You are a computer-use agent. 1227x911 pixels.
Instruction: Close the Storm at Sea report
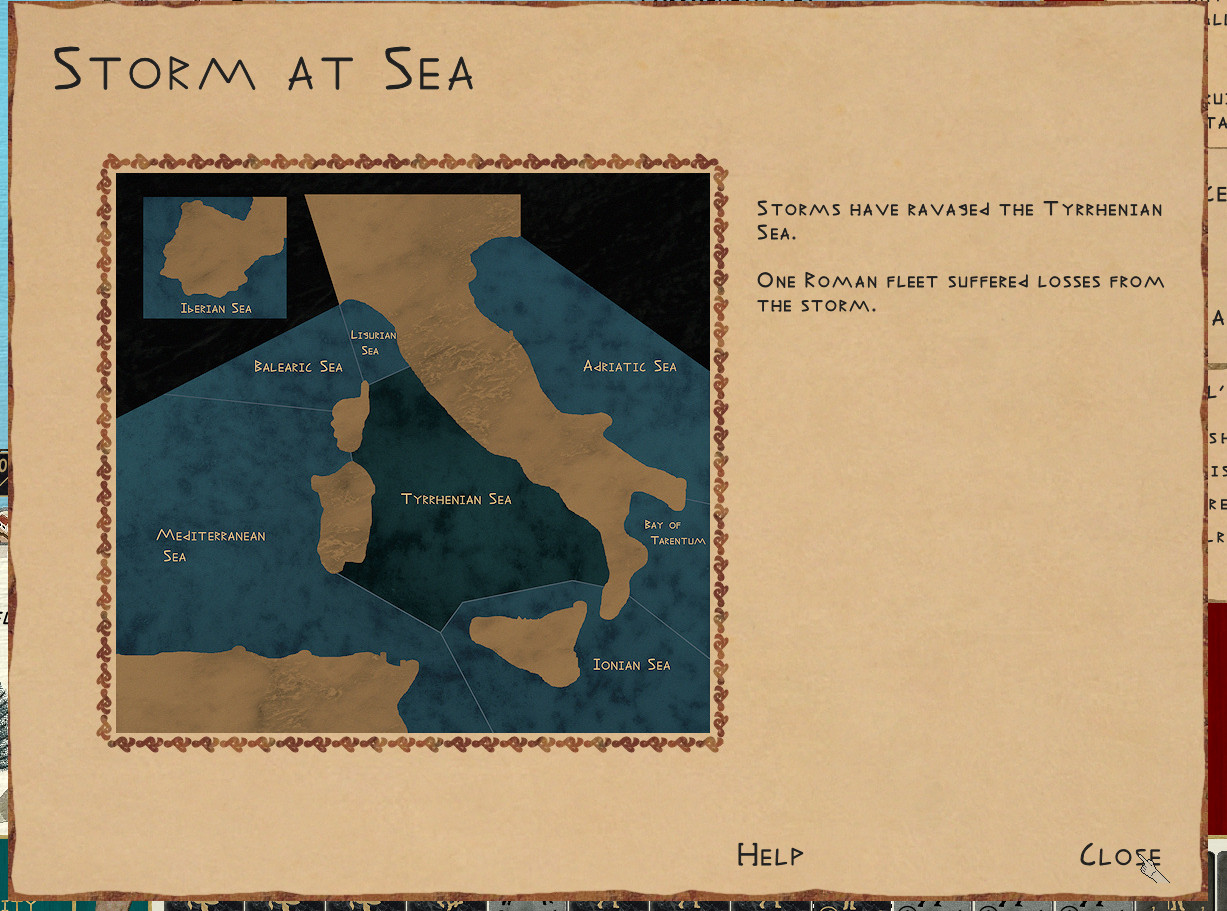coord(1119,856)
